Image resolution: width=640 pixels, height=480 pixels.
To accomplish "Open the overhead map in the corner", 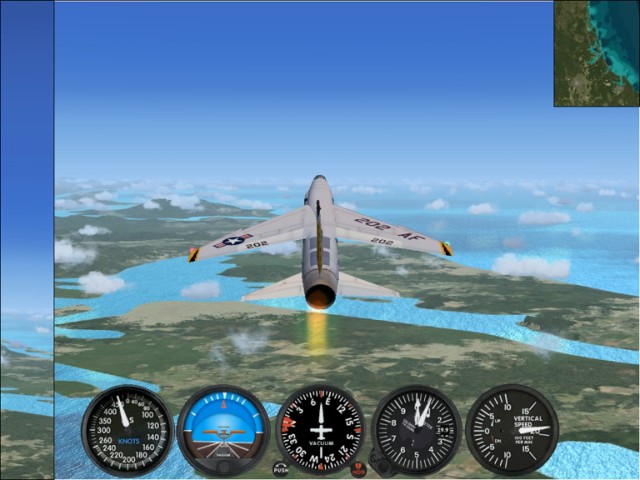I will coord(596,53).
